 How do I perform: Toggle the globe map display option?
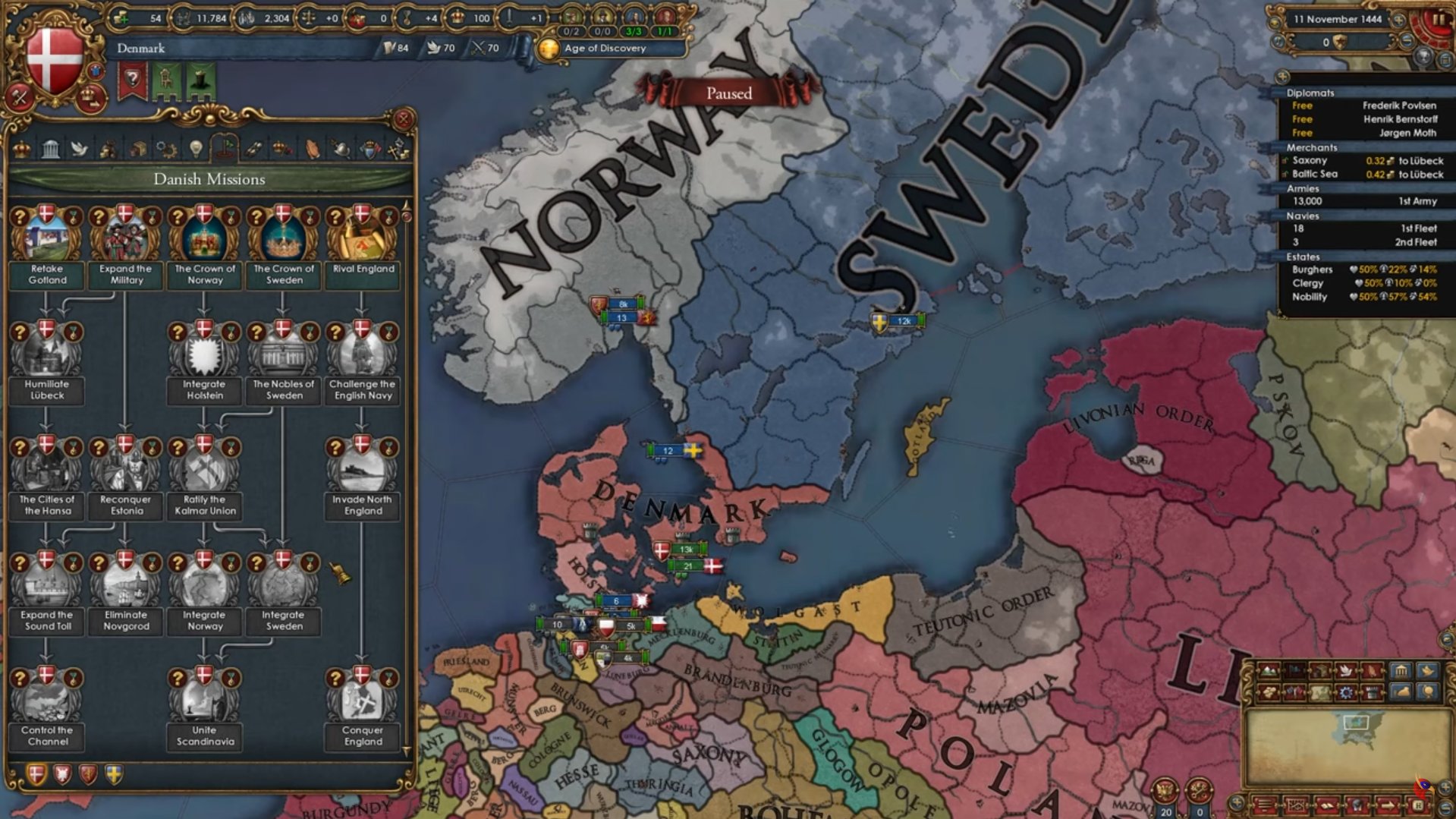[x=1428, y=691]
